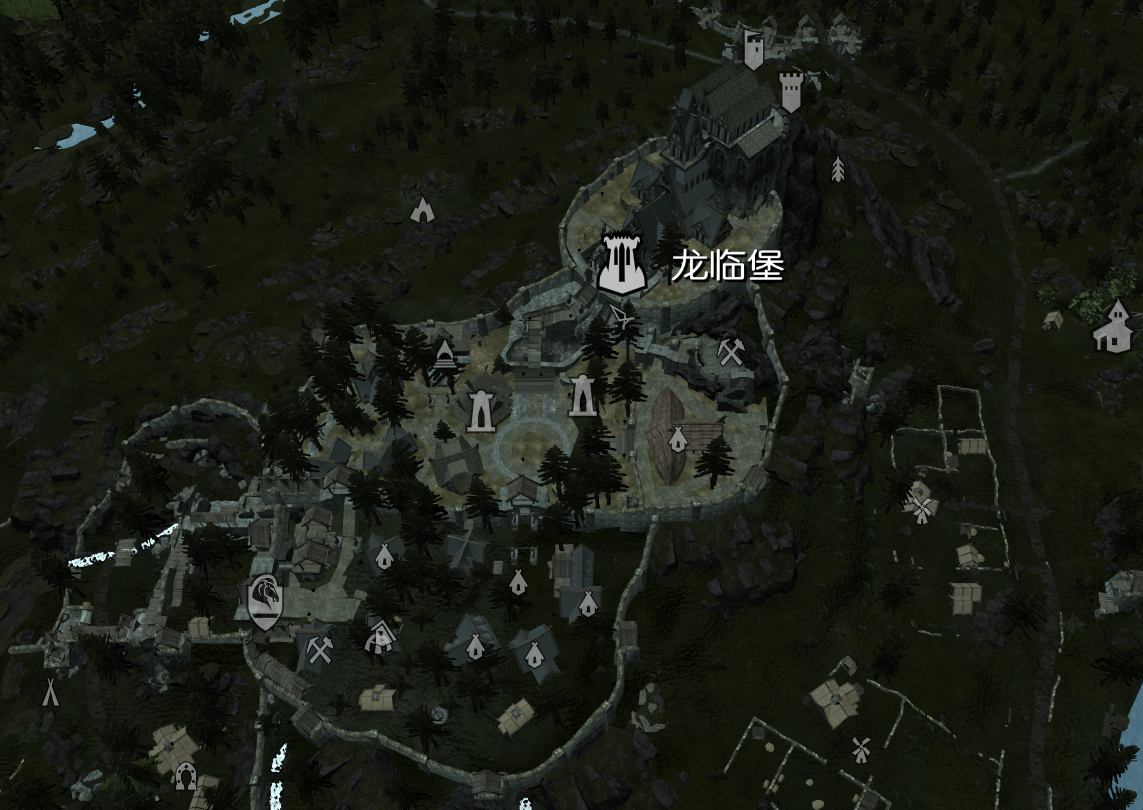This screenshot has width=1143, height=810.
Task: Choose the tower marker with a flag
Action: [753, 50]
